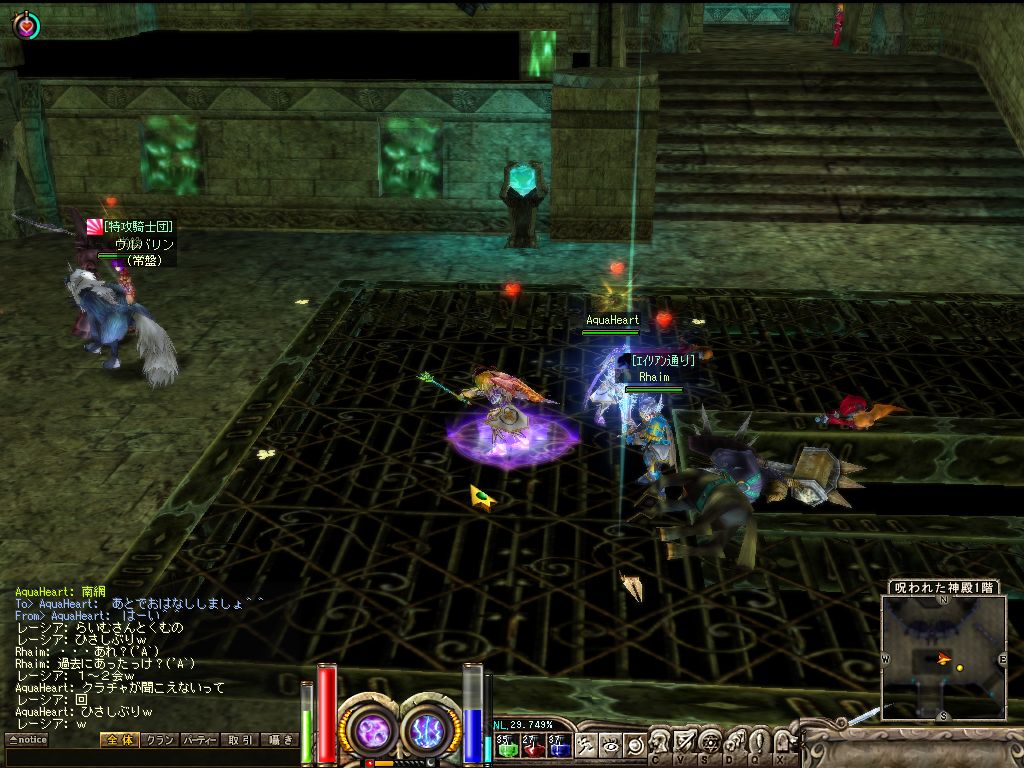Choose the 囁き whisper chat tab
The image size is (1024, 768).
(279, 740)
